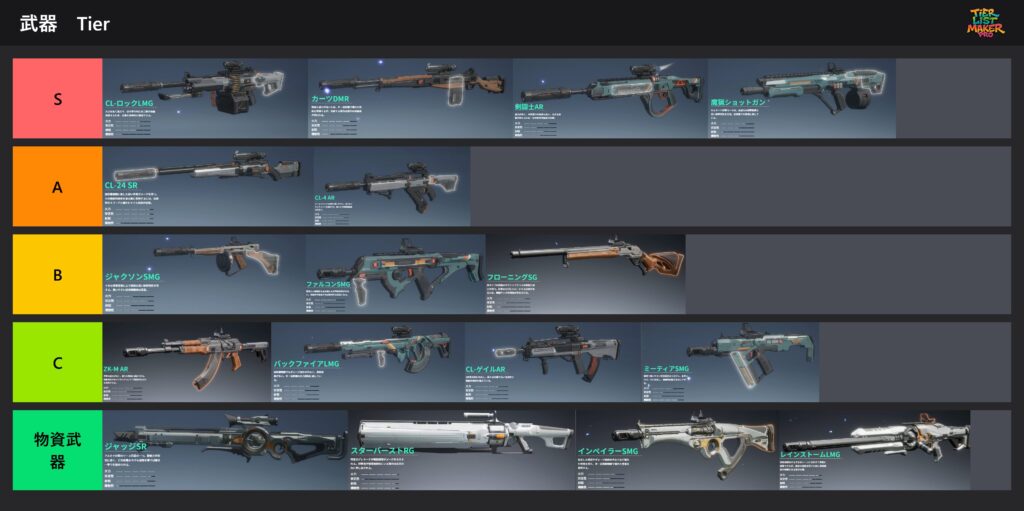
Task: Select the CL-ロックLMG weapon card
Action: point(205,98)
